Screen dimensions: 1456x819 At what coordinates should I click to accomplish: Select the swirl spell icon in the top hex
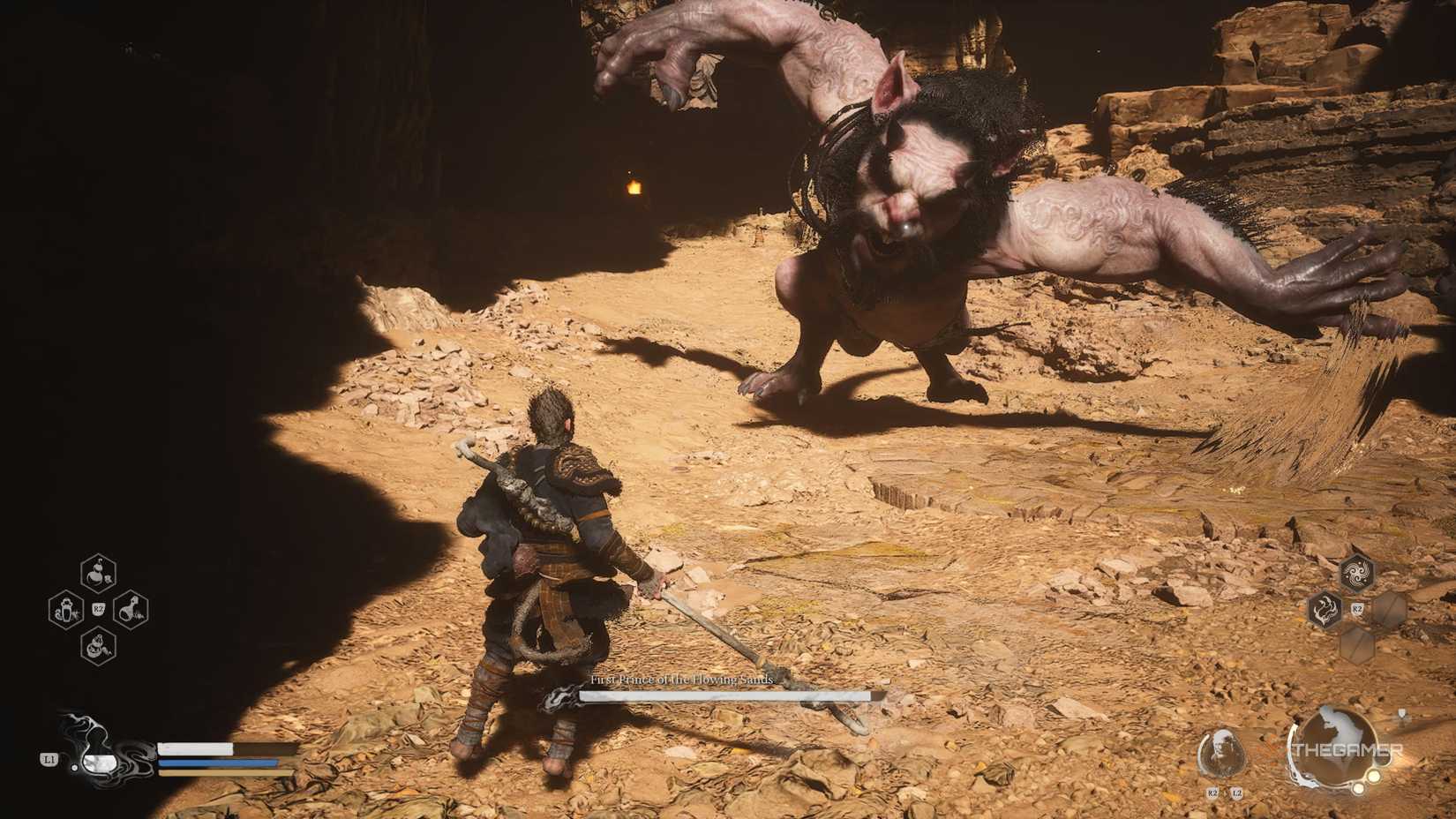(1357, 572)
